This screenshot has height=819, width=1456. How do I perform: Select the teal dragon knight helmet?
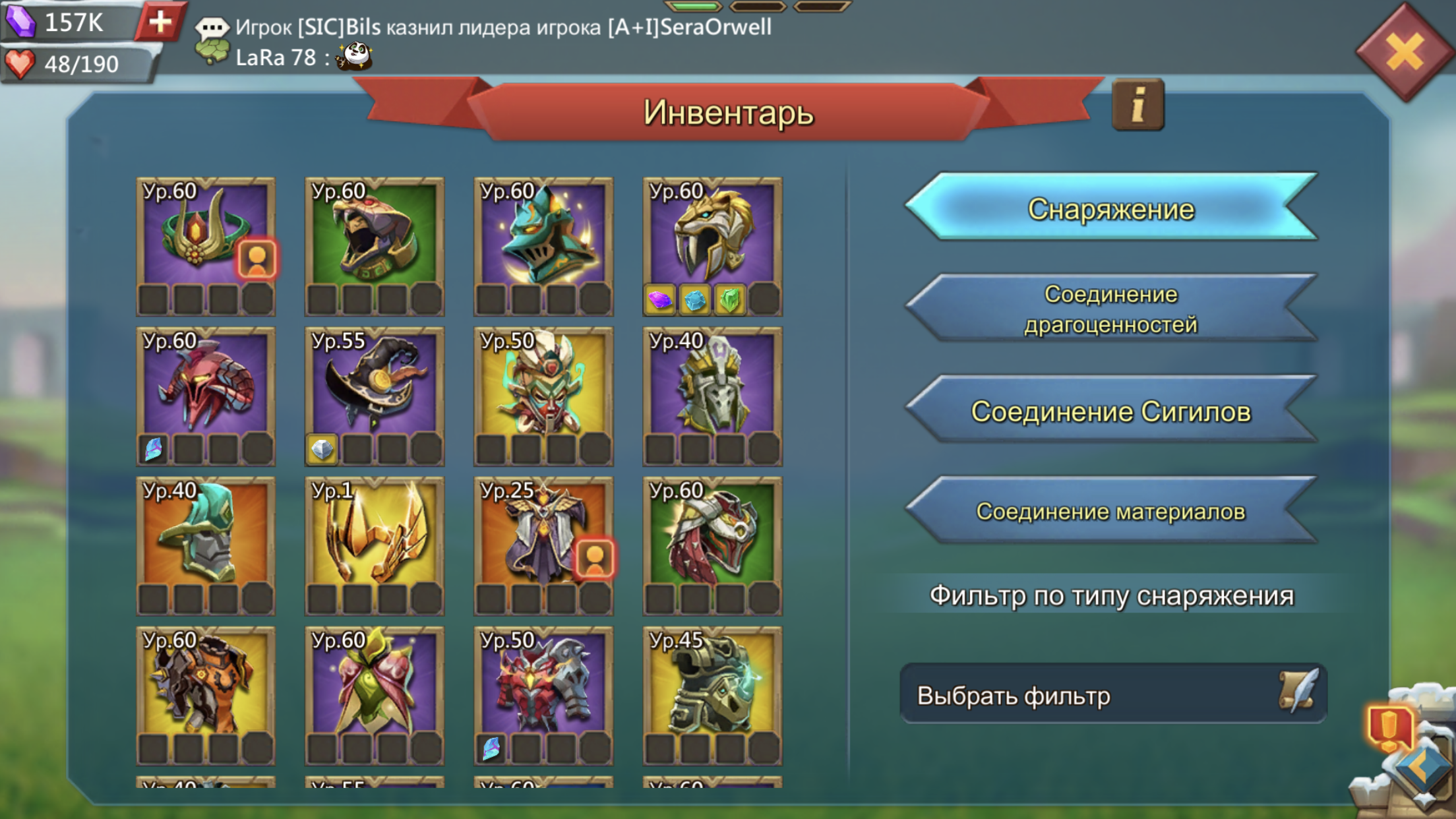coord(543,245)
